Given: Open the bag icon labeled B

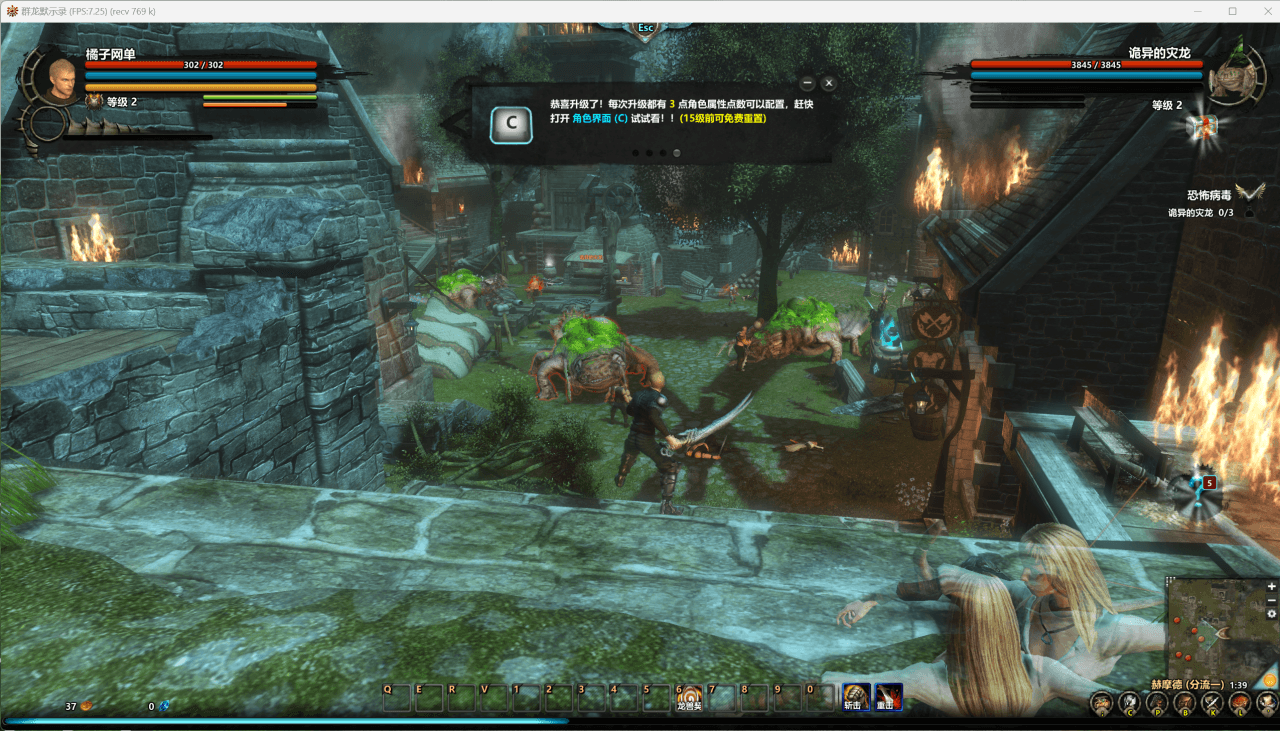Looking at the screenshot, I should [1185, 704].
